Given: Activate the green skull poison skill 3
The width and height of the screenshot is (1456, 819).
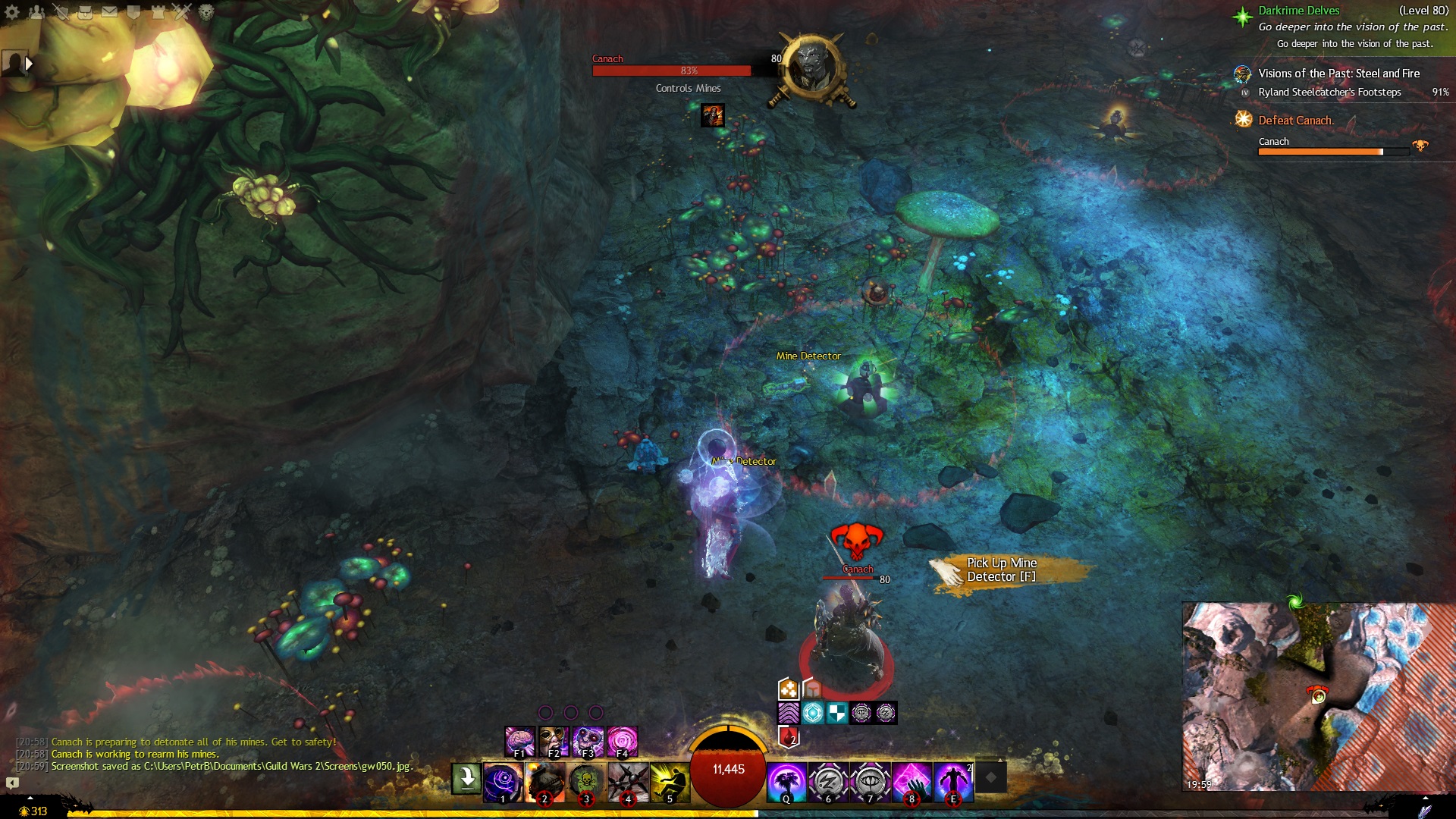Looking at the screenshot, I should [586, 783].
